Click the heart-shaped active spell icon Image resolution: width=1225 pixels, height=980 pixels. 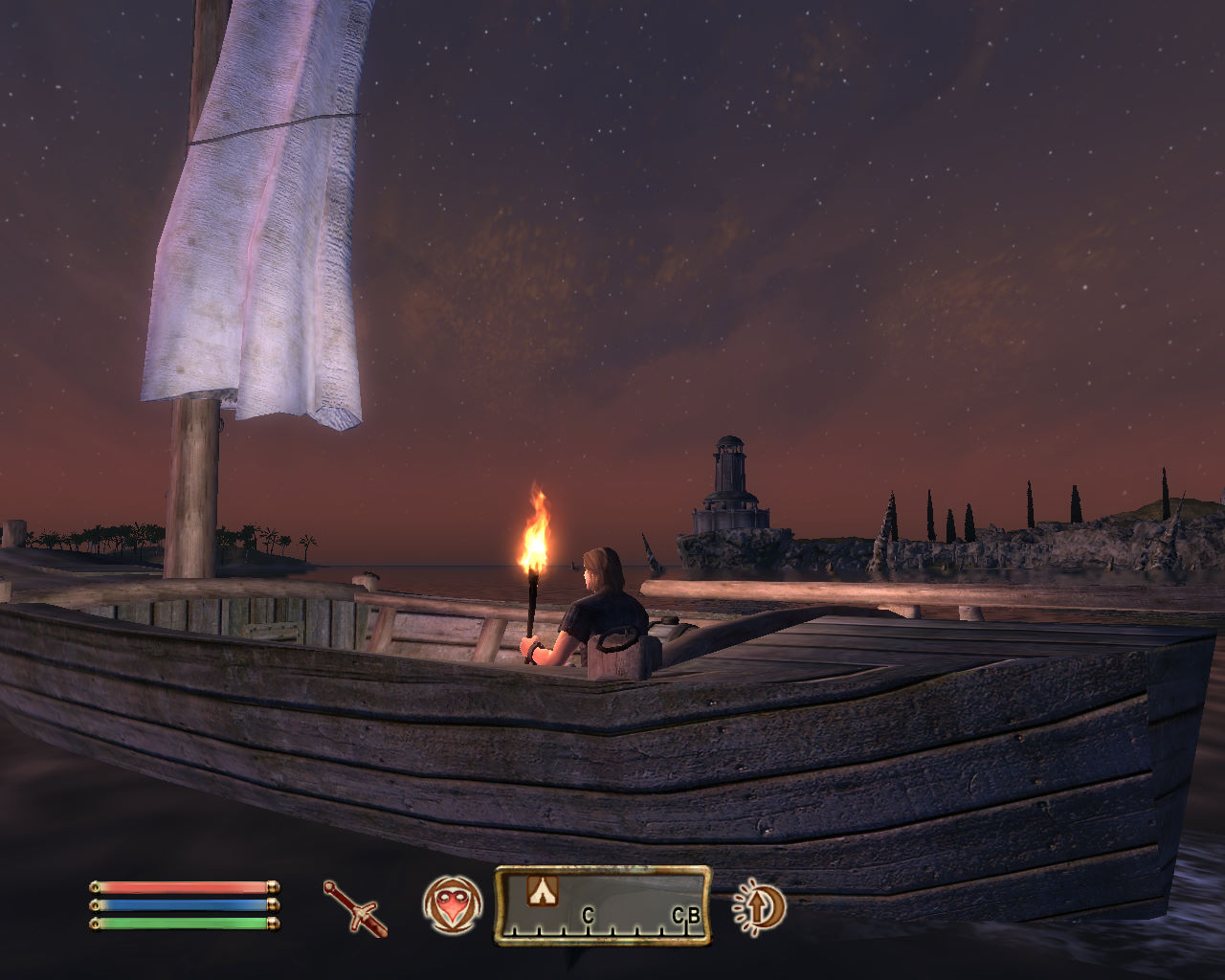pos(452,904)
